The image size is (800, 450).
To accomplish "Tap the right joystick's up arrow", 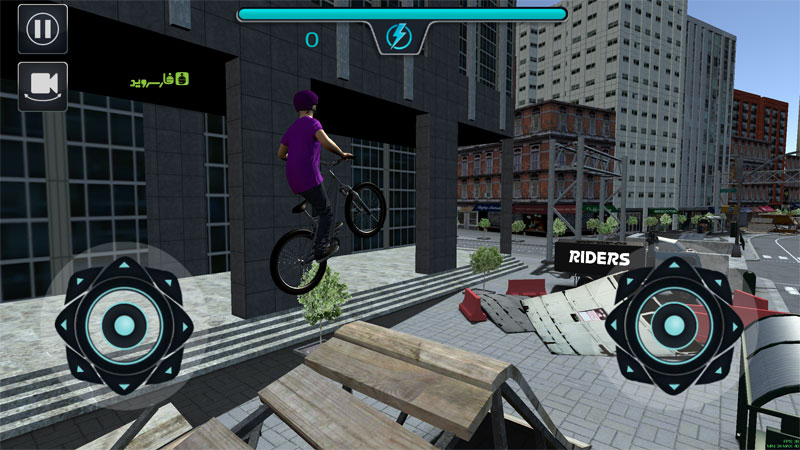I will point(673,266).
